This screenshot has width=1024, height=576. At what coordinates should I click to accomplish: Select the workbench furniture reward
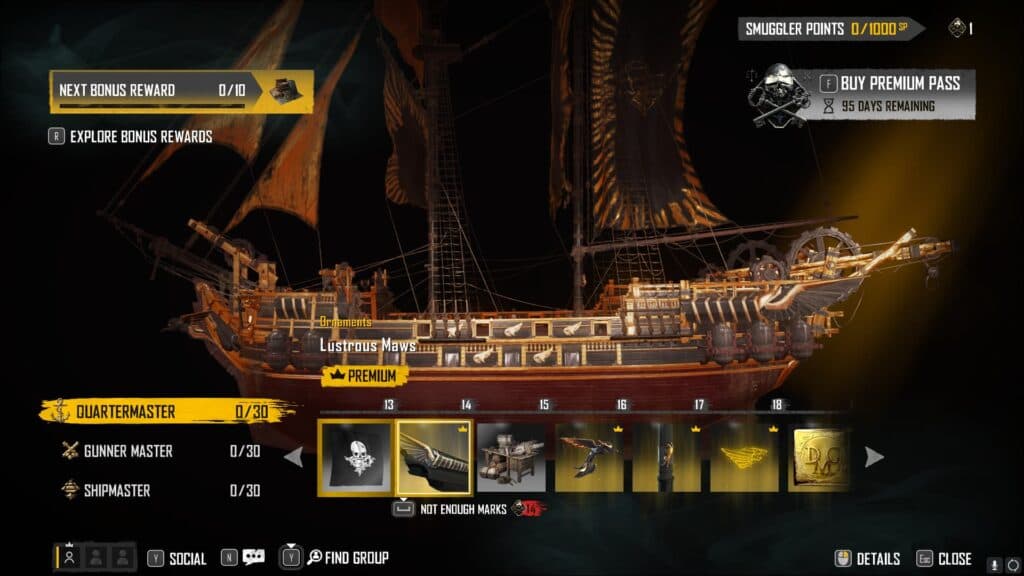[511, 456]
